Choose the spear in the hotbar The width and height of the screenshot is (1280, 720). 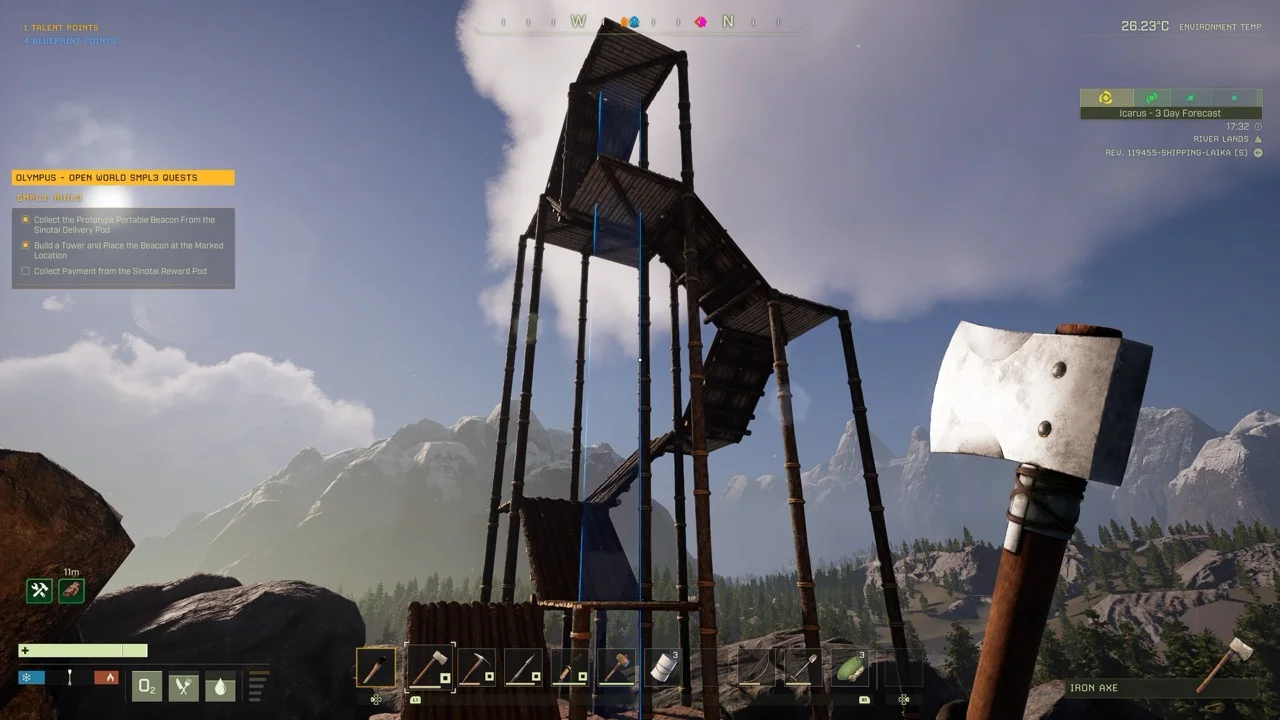click(x=523, y=667)
